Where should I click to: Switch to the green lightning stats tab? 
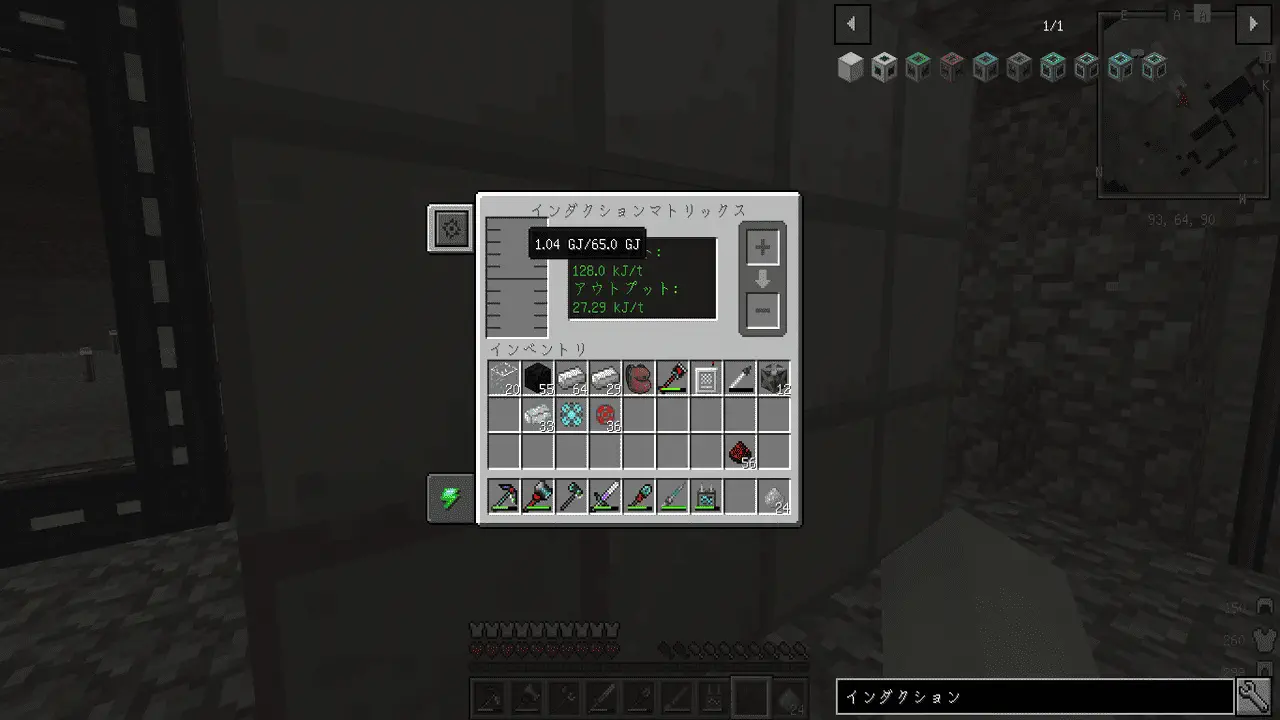click(451, 498)
